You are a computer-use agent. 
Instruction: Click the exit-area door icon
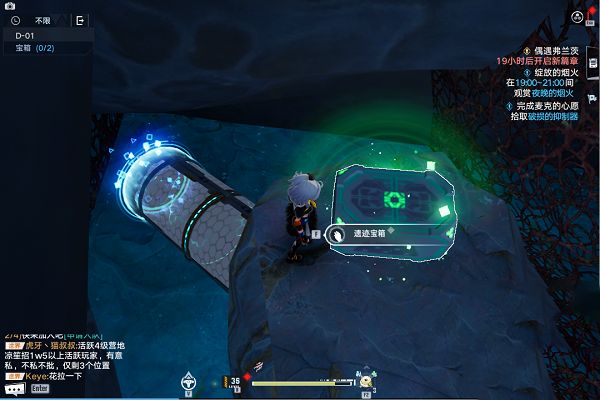click(x=80, y=19)
